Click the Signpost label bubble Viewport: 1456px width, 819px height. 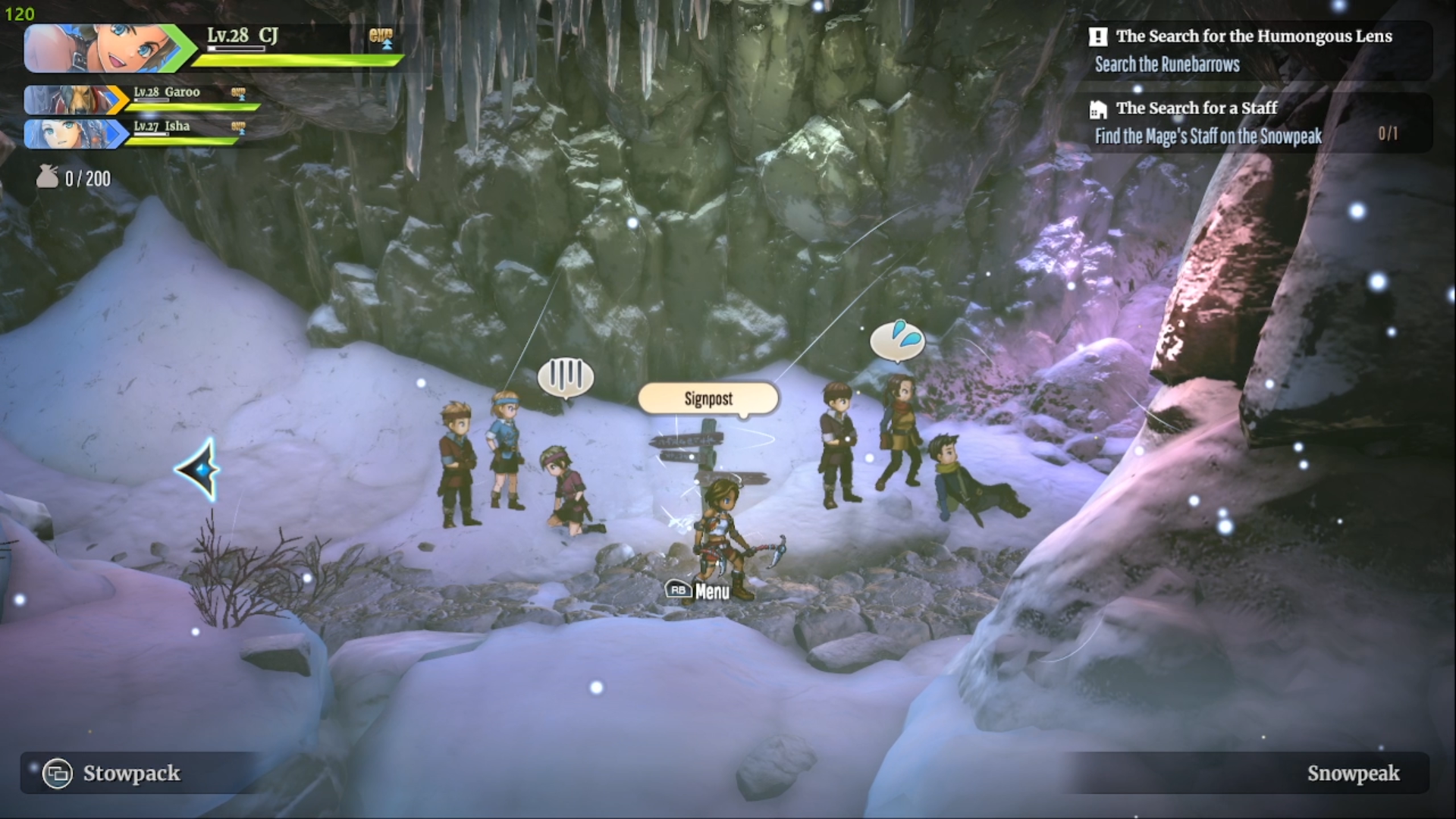point(708,399)
